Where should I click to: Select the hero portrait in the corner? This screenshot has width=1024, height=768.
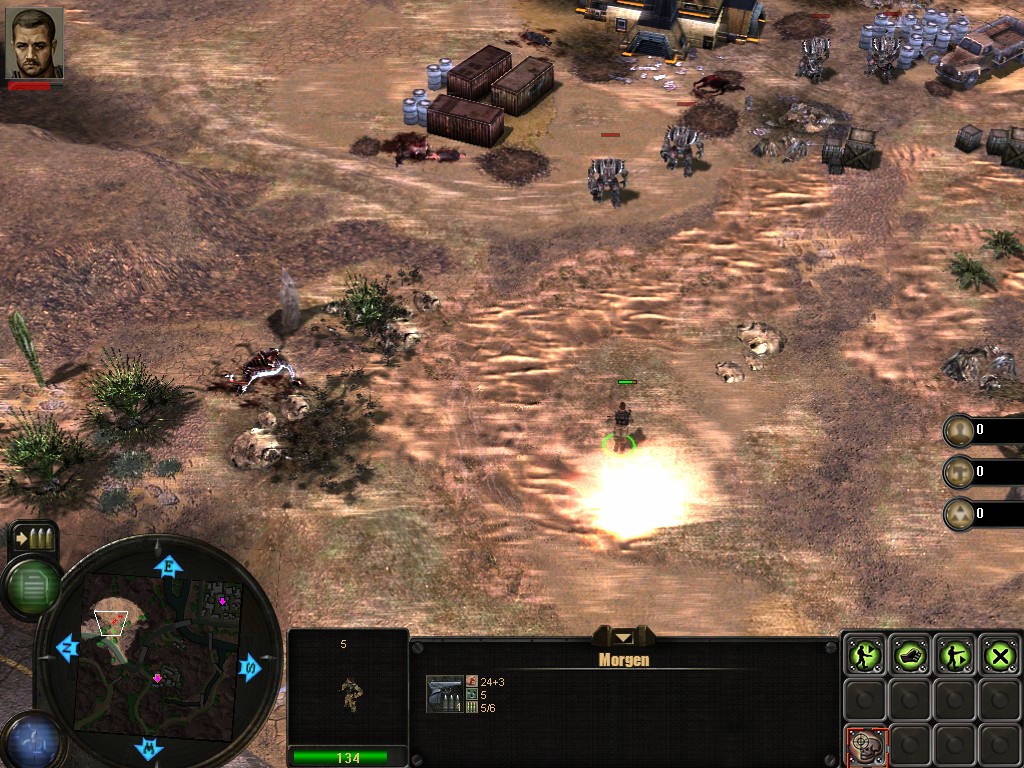click(34, 43)
